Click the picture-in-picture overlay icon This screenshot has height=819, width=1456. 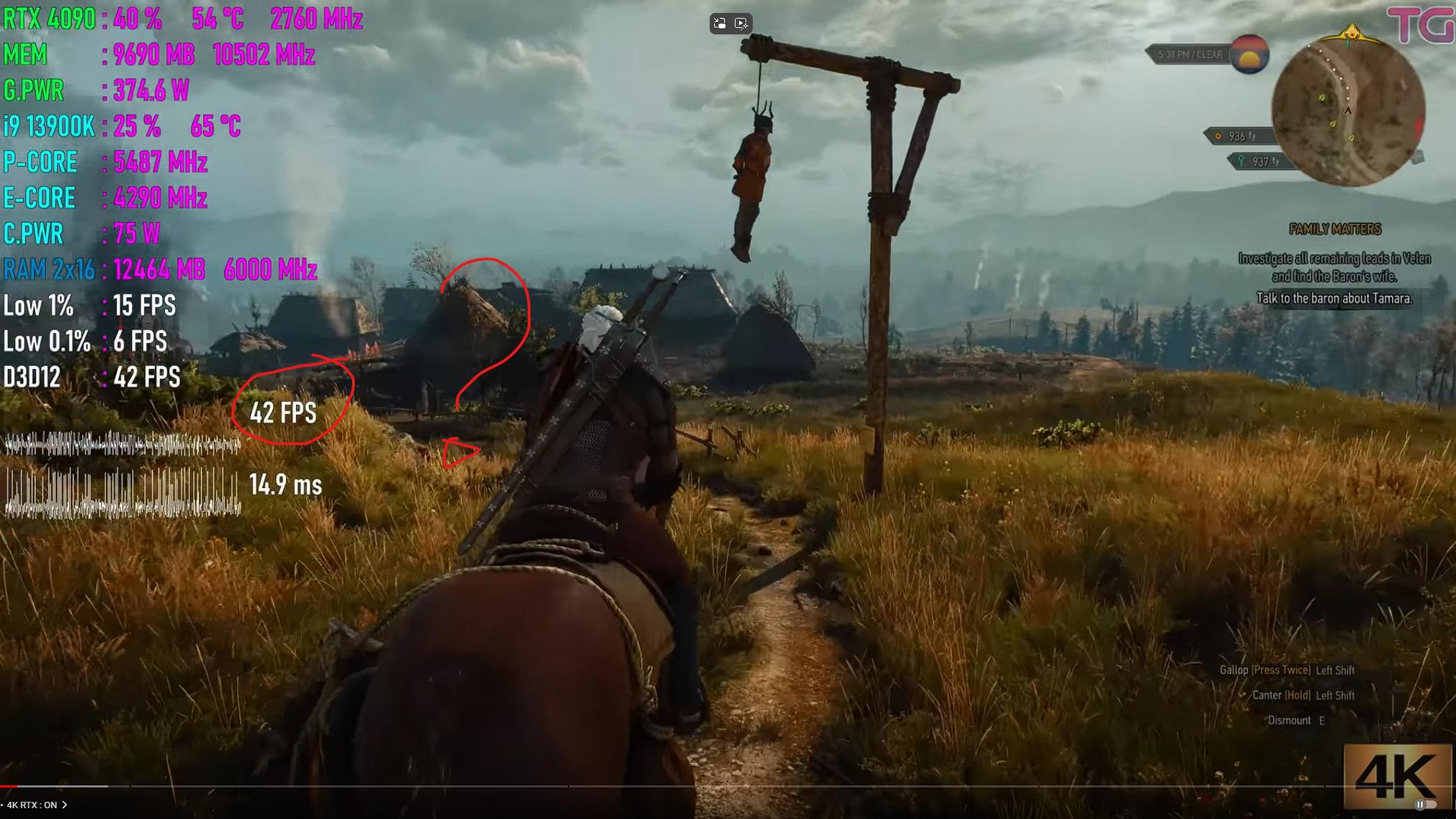coord(720,24)
